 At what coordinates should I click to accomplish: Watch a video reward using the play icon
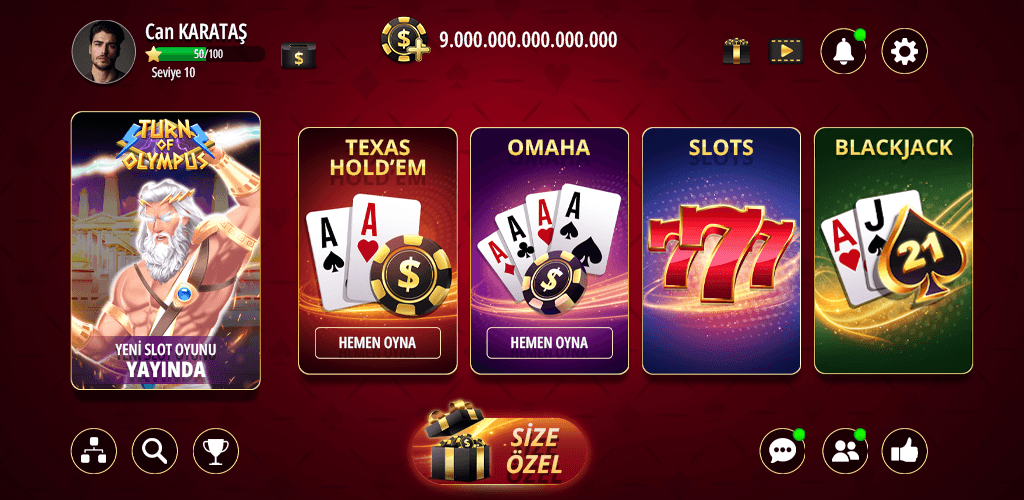785,50
